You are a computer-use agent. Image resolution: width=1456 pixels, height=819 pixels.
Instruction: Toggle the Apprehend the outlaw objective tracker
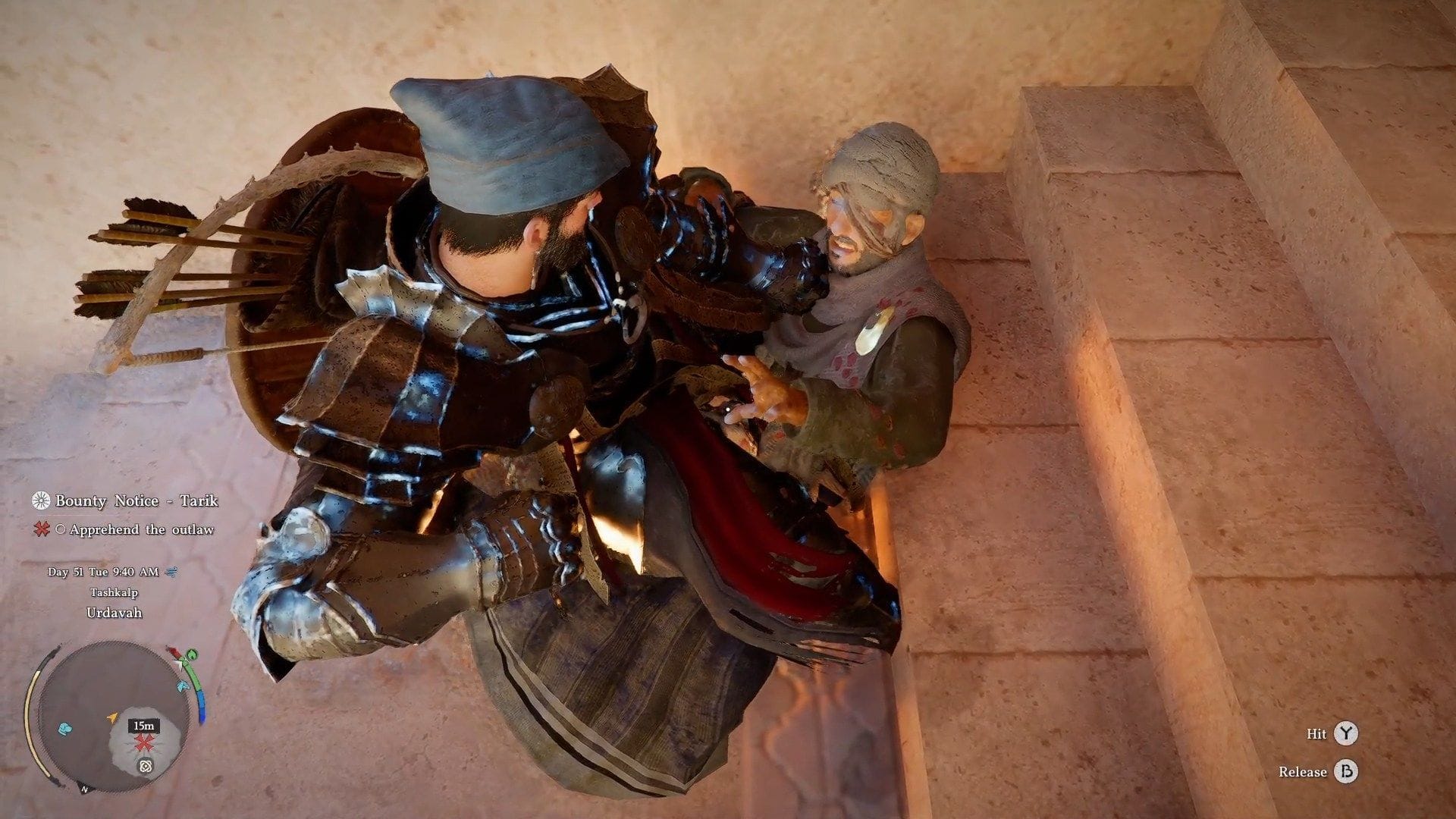coord(143,530)
